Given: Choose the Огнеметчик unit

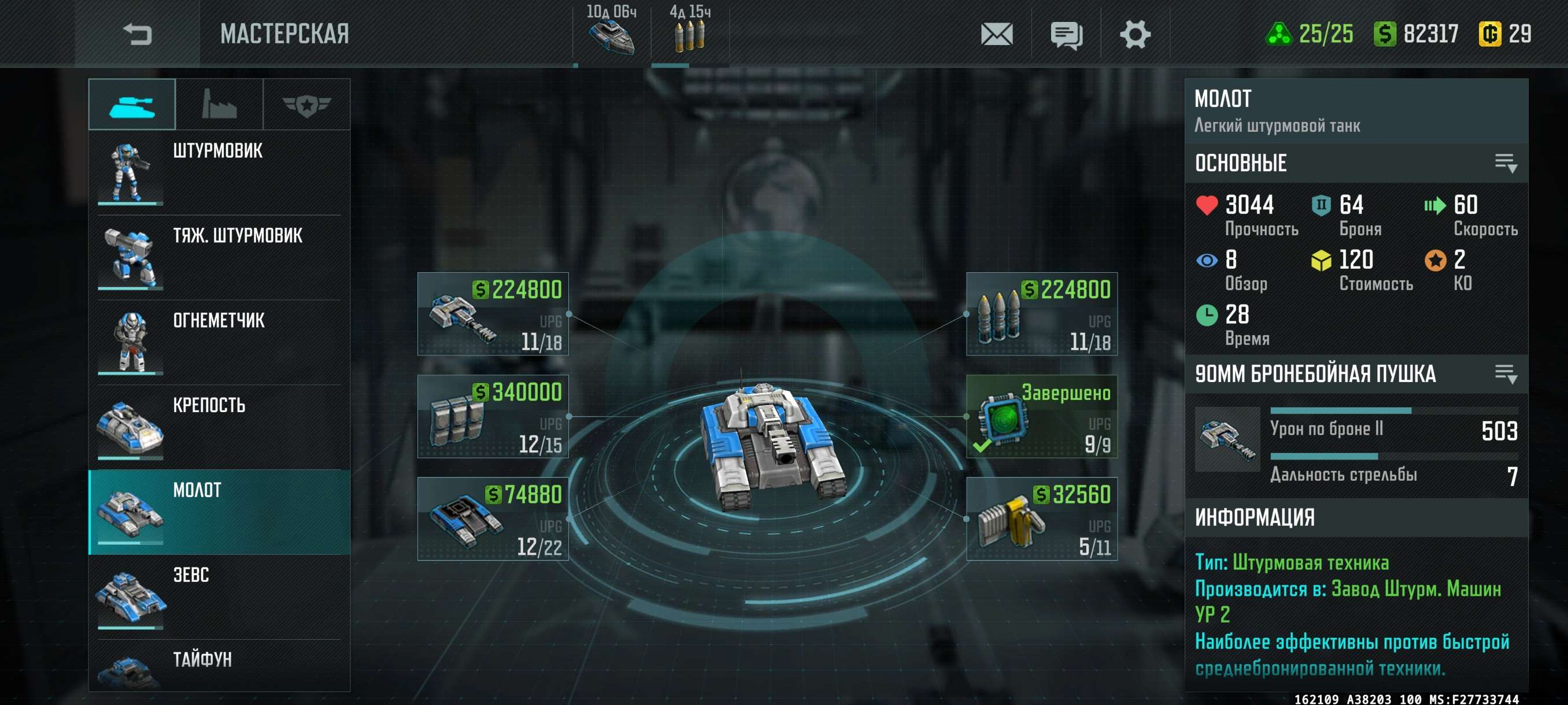Looking at the screenshot, I should [219, 342].
